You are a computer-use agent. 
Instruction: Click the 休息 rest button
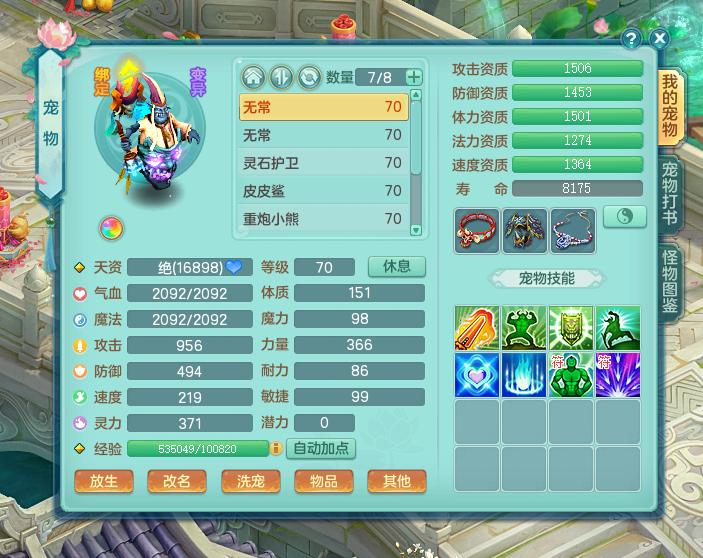coord(397,267)
